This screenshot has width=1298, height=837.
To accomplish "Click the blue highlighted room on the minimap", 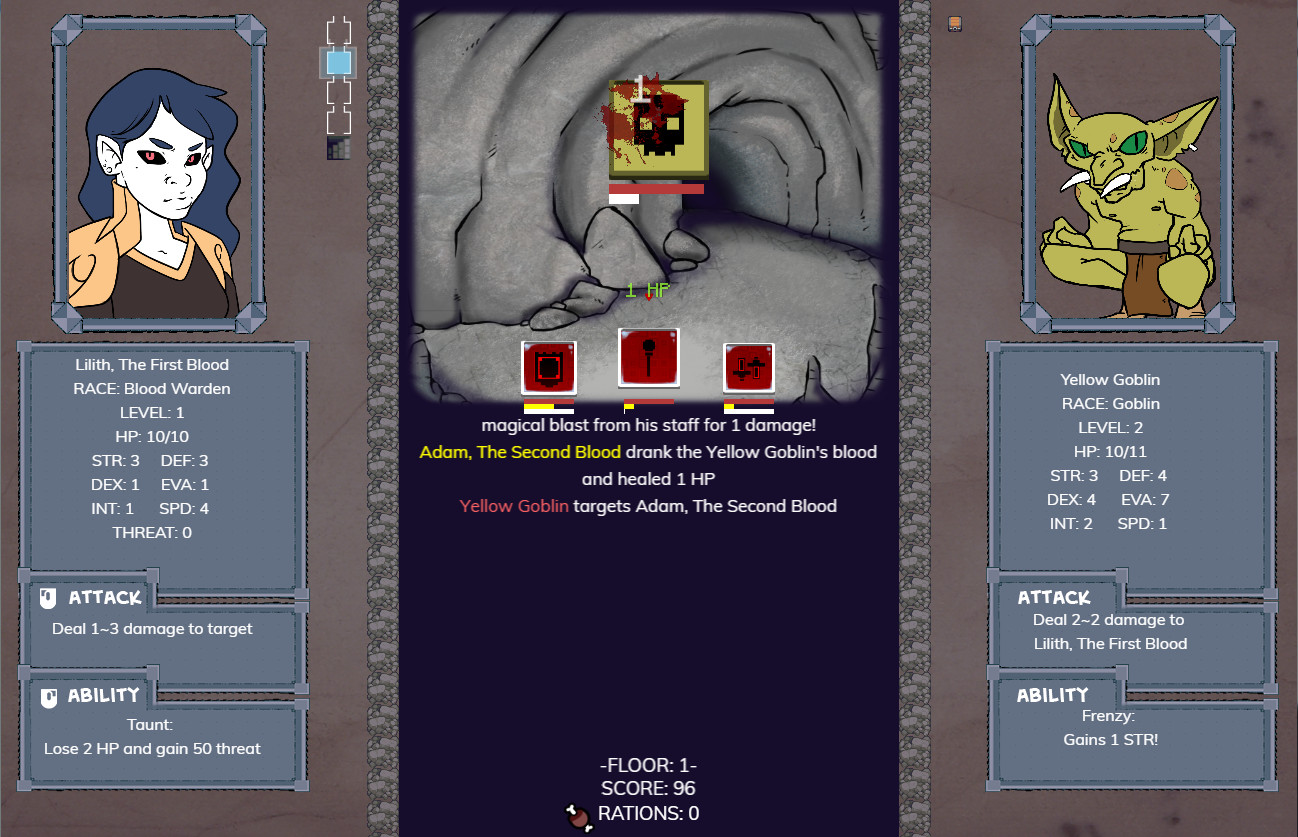I will 338,62.
